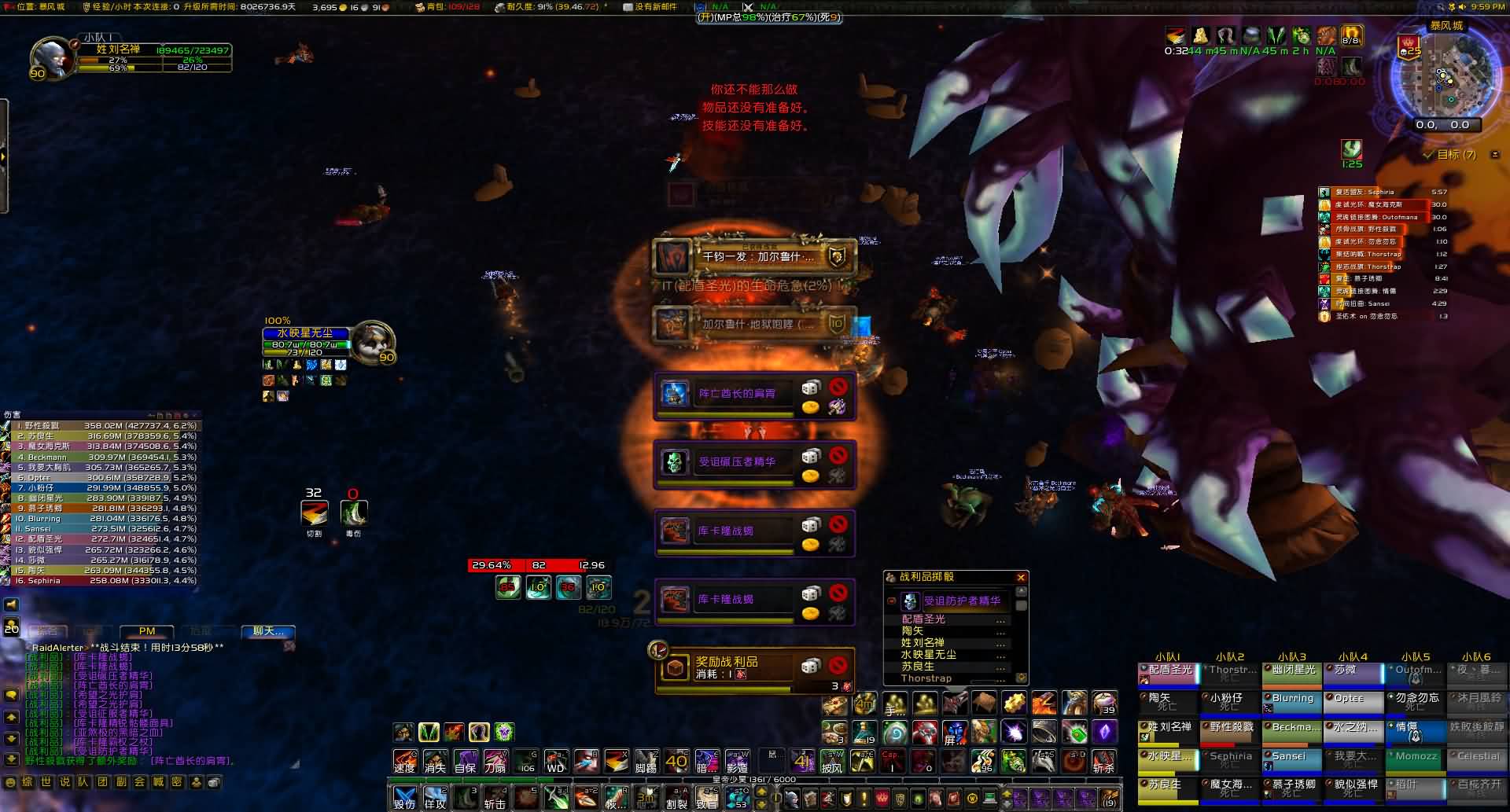Trigger the 斩杀 ability icon
This screenshot has height=812, width=1510.
[1104, 762]
